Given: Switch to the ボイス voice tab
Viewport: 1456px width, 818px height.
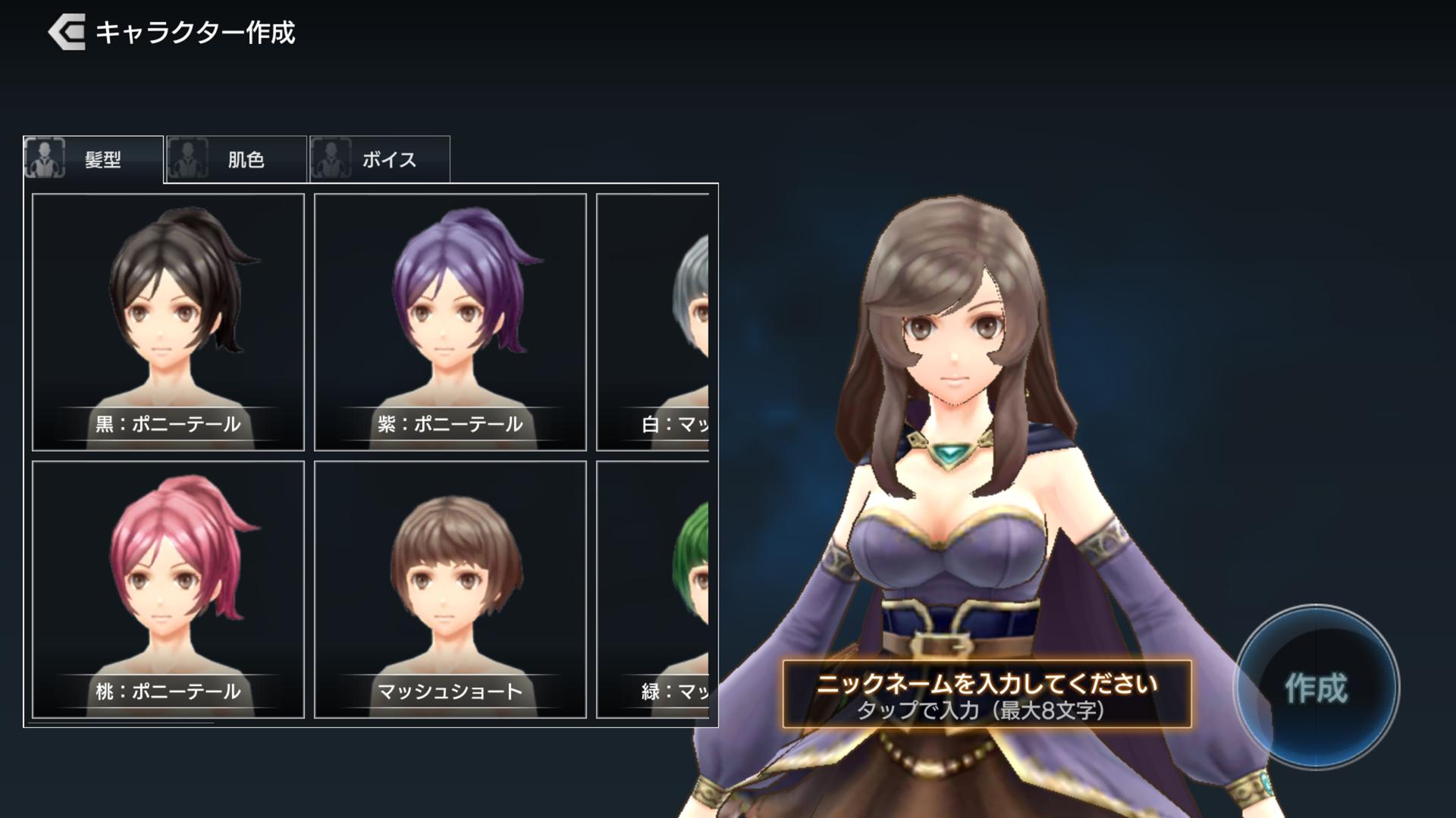Looking at the screenshot, I should pyautogui.click(x=380, y=159).
